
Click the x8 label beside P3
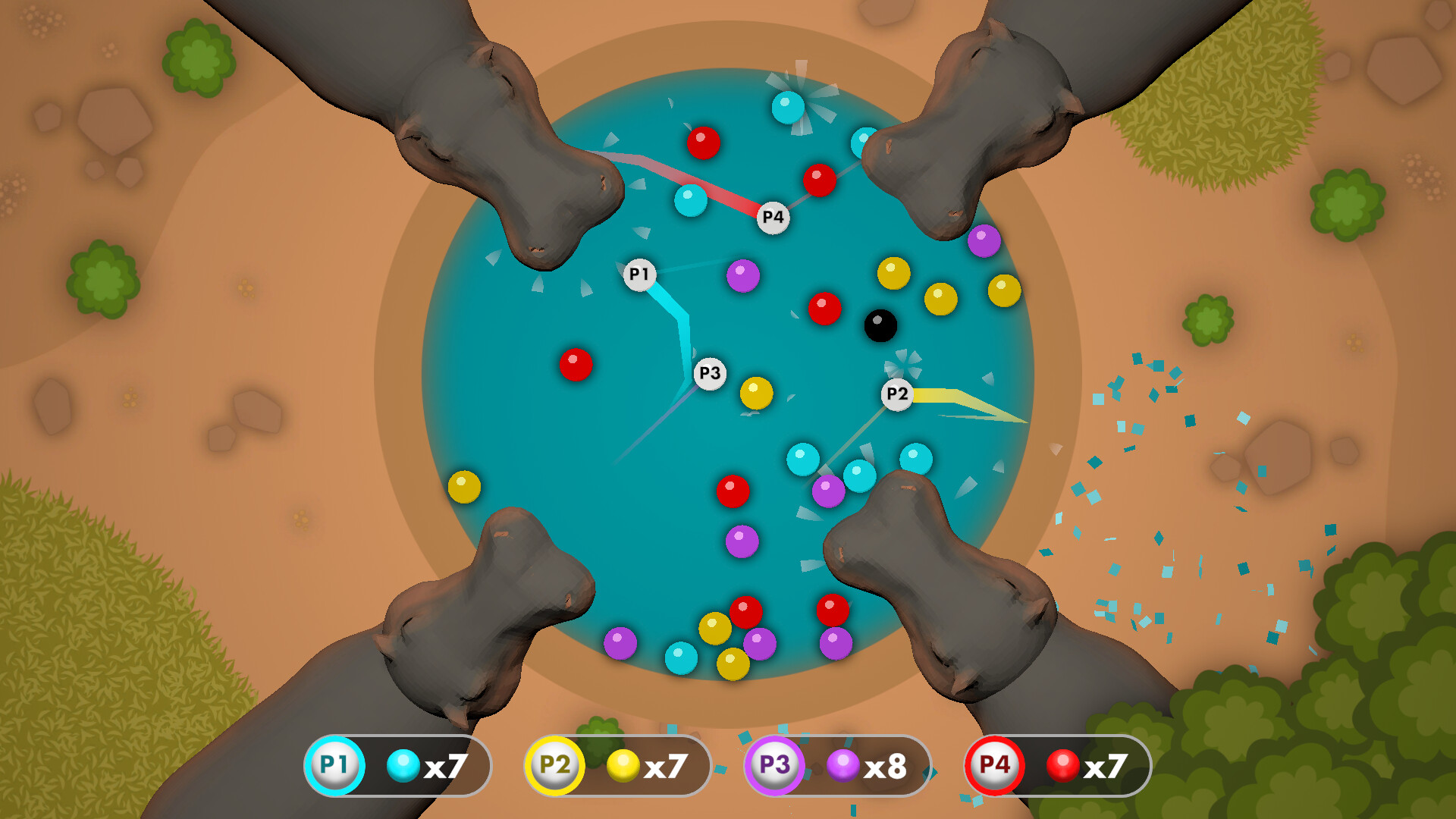pyautogui.click(x=887, y=766)
